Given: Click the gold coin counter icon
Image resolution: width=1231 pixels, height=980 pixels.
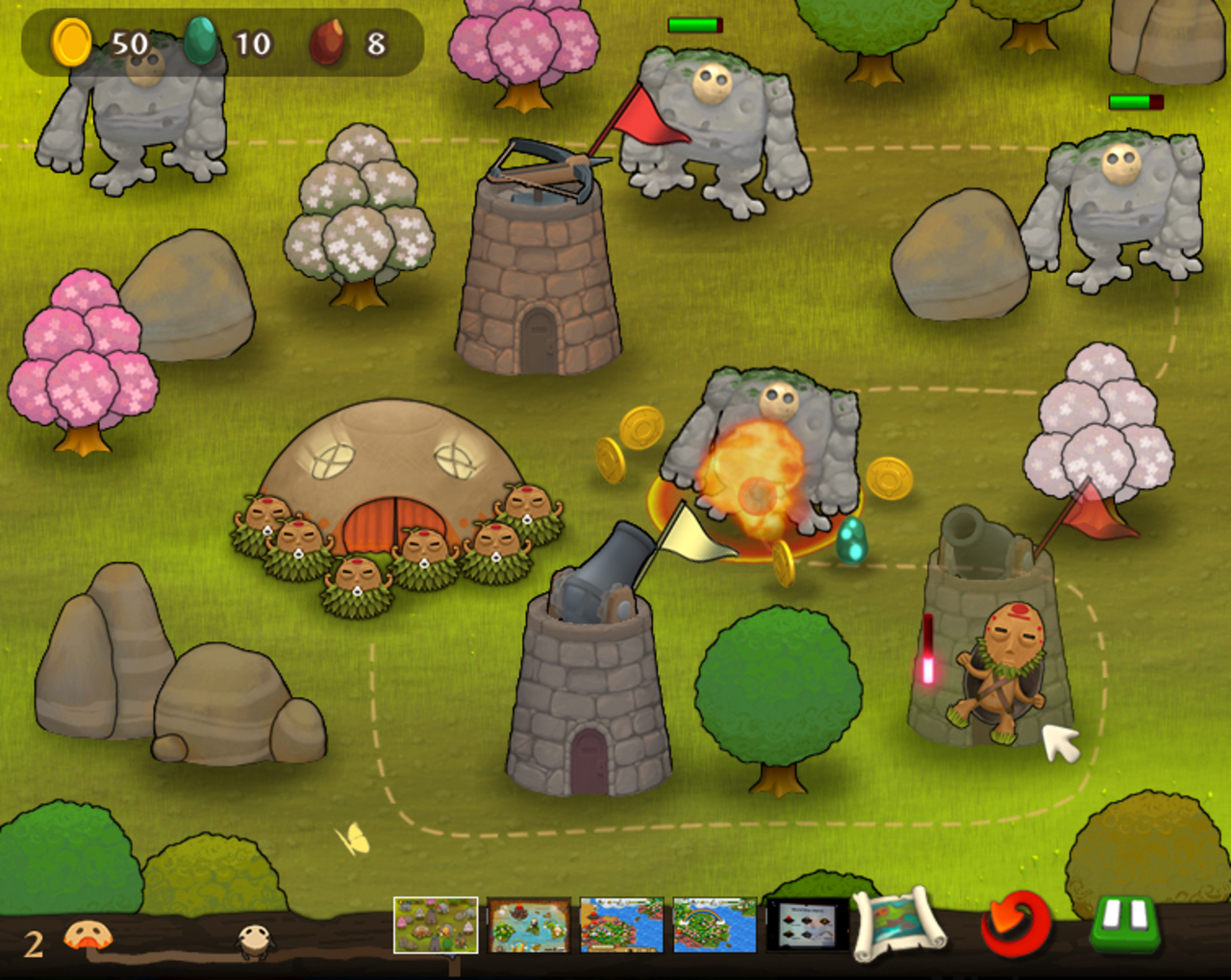Looking at the screenshot, I should pos(69,42).
